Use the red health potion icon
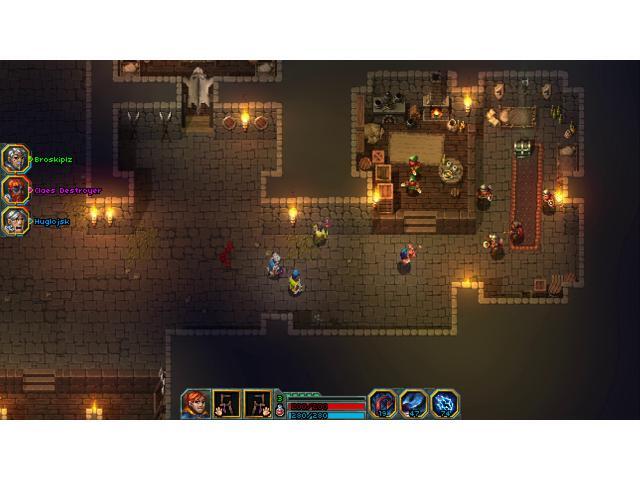Image resolution: width=640 pixels, height=480 pixels. [279, 410]
